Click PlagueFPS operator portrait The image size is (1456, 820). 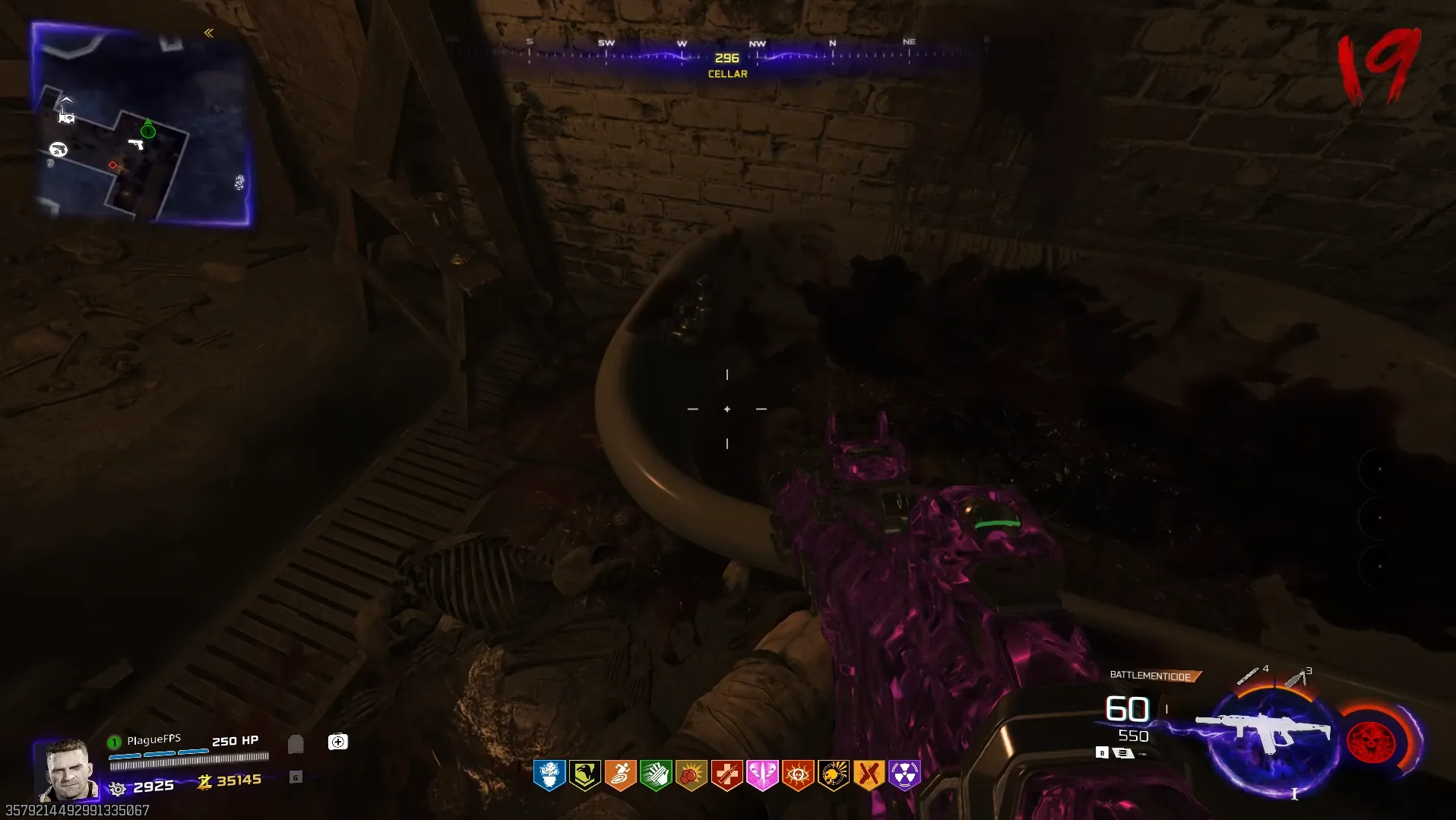(67, 769)
